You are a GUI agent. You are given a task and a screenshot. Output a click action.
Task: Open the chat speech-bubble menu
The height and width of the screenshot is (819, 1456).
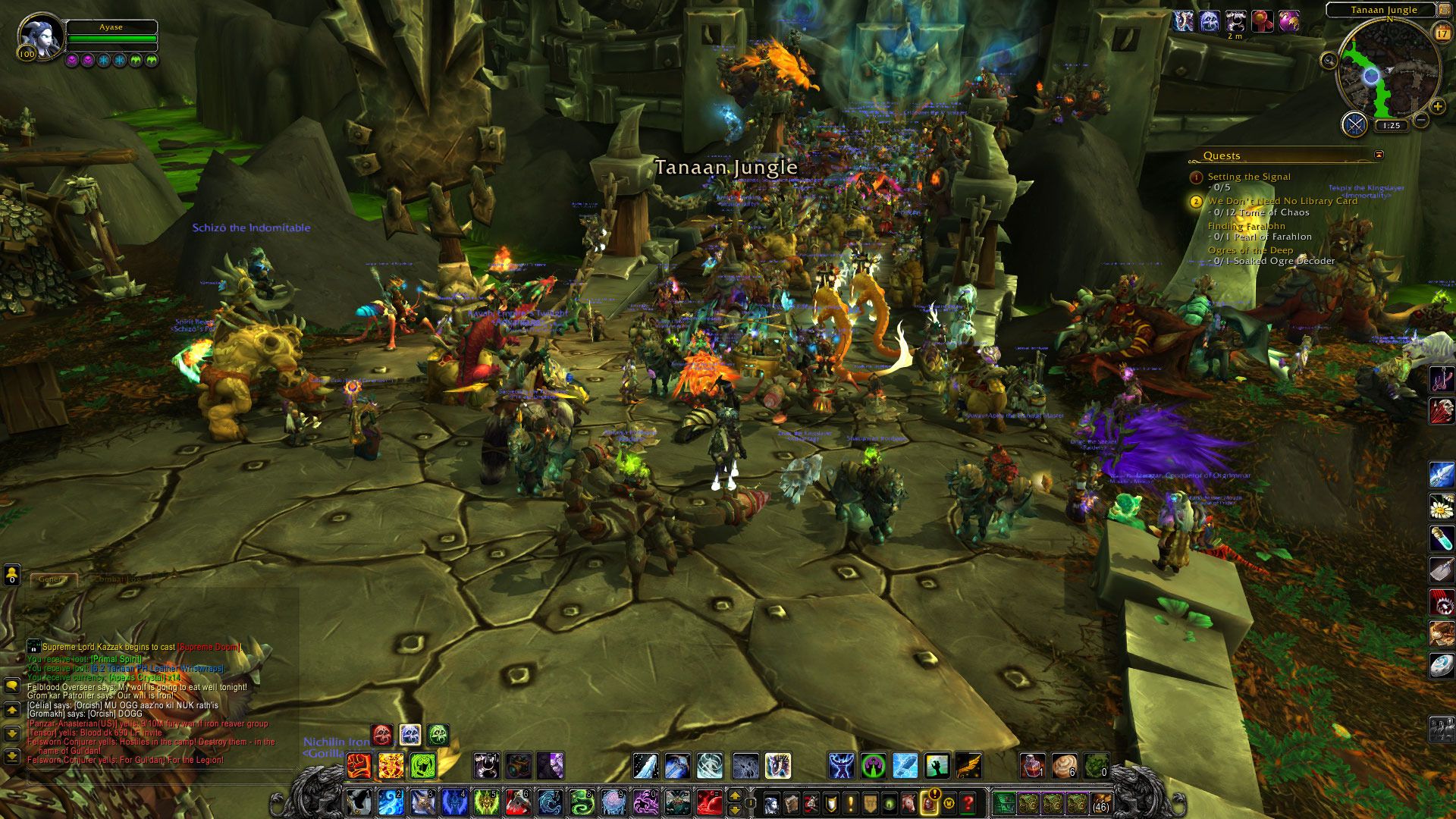pyautogui.click(x=12, y=686)
